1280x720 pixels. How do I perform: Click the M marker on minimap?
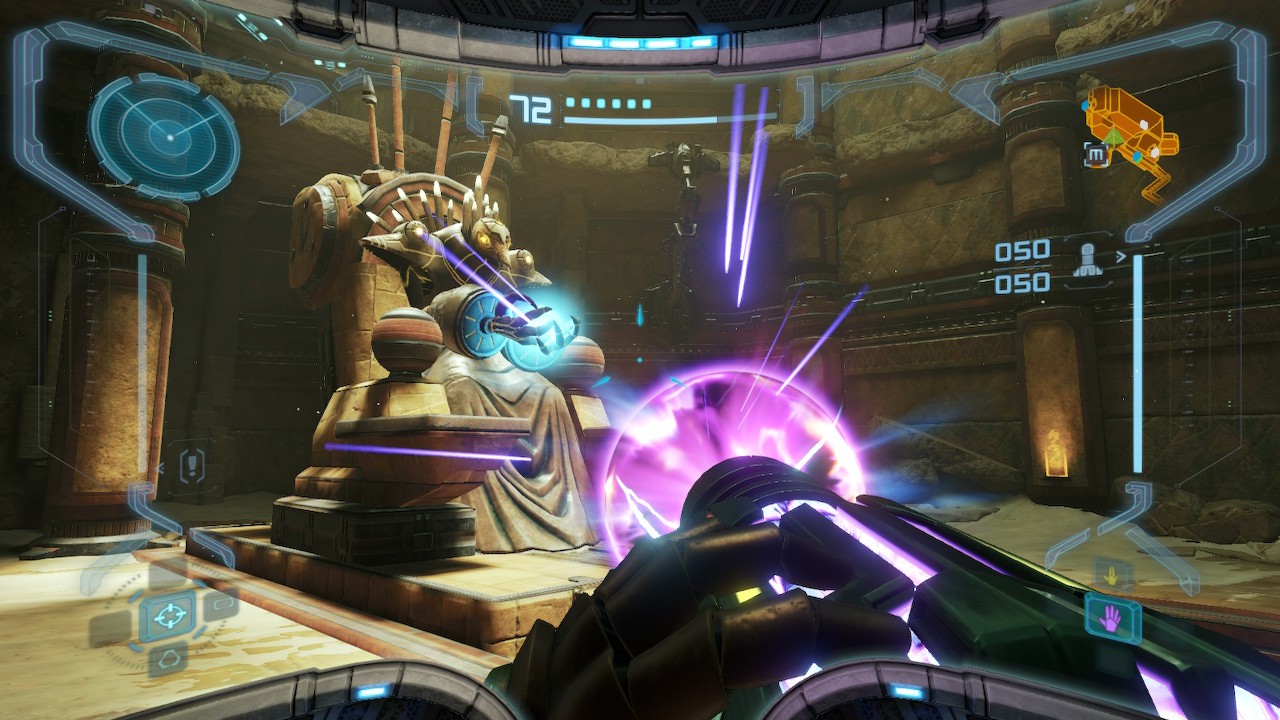click(x=1096, y=153)
